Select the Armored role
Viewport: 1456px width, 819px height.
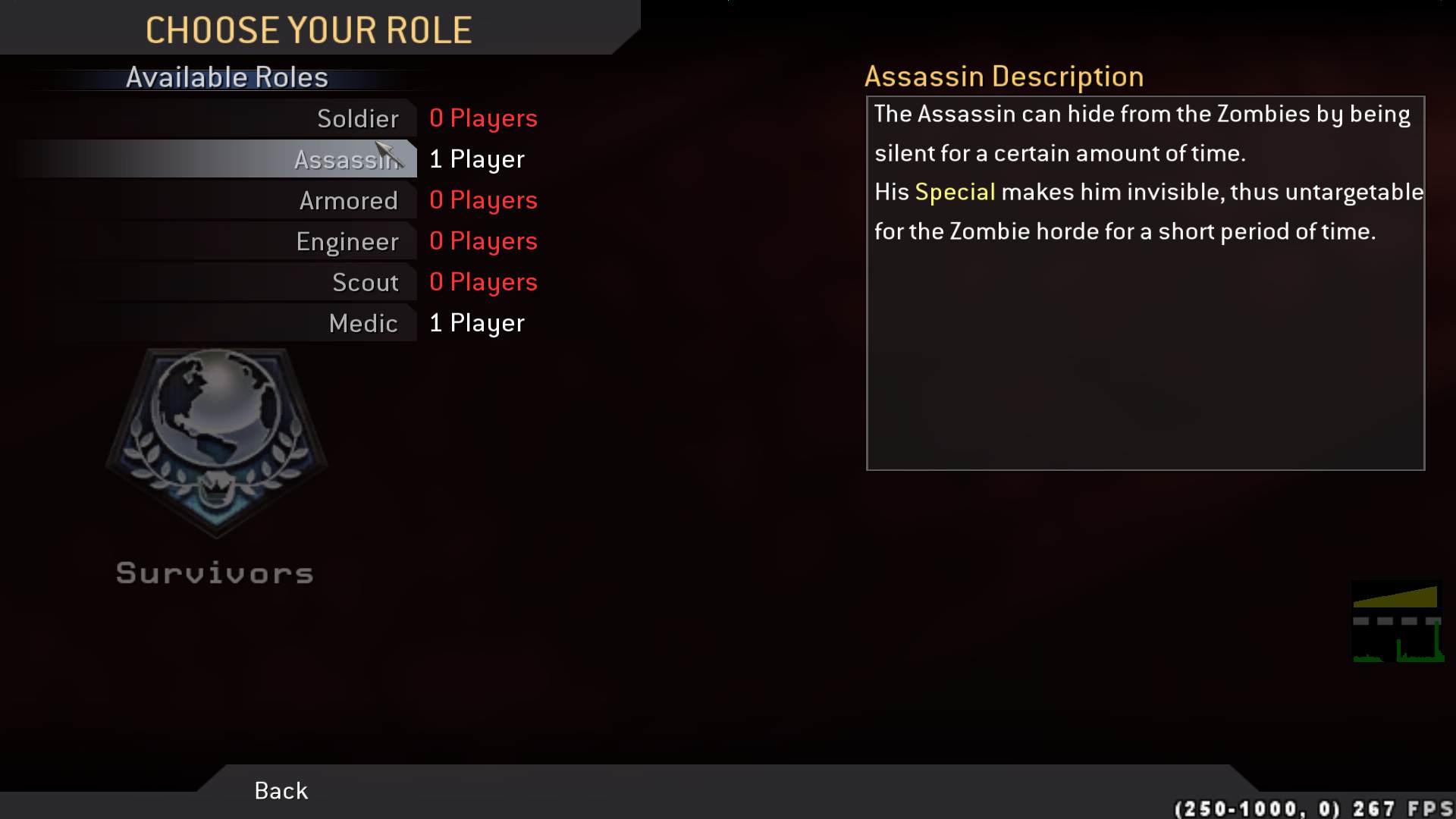pyautogui.click(x=349, y=200)
